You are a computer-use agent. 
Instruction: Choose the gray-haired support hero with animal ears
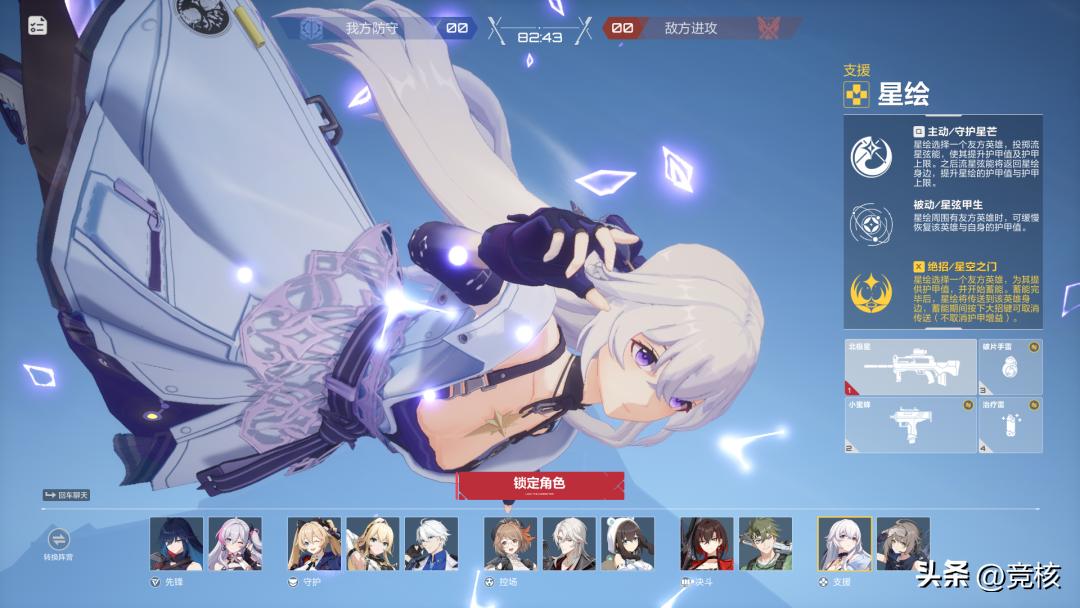903,544
